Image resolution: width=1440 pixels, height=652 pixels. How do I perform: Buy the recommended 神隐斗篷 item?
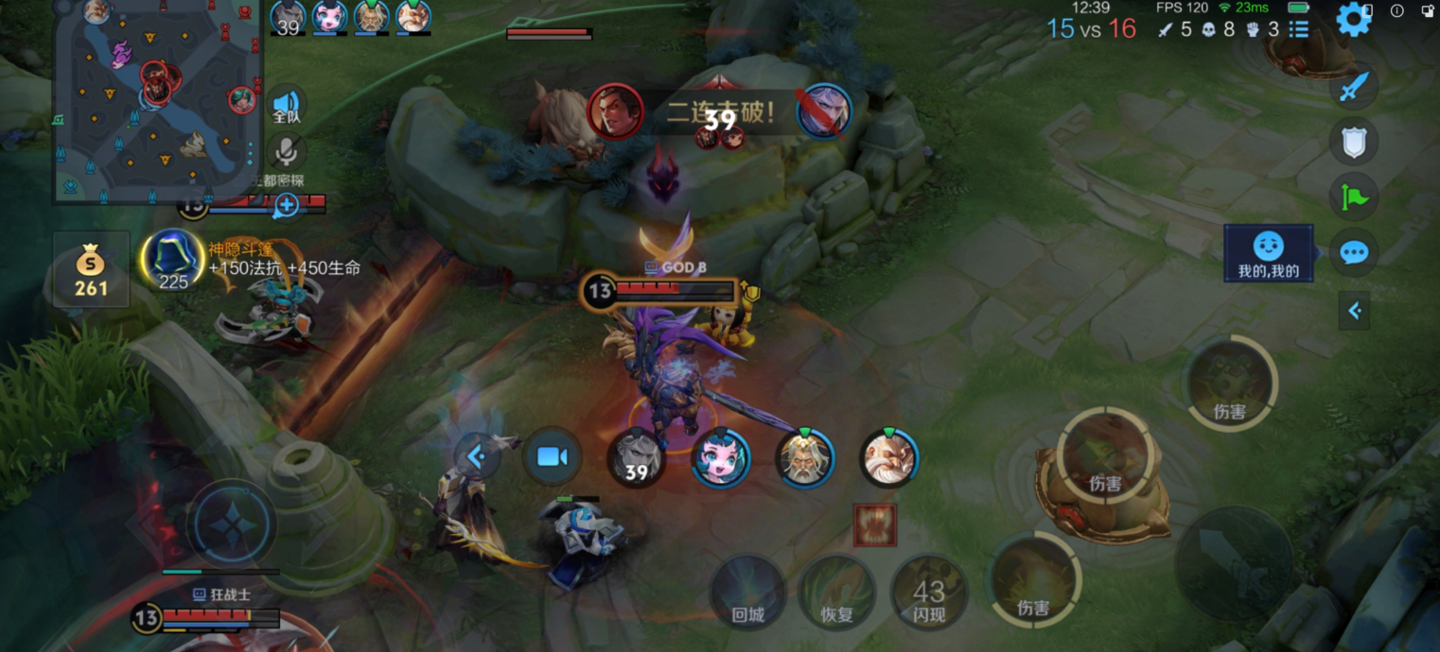click(173, 260)
